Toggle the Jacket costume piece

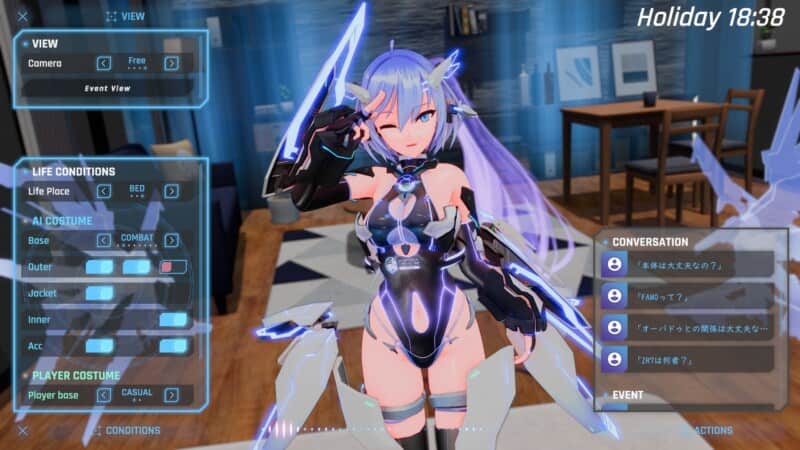99,293
